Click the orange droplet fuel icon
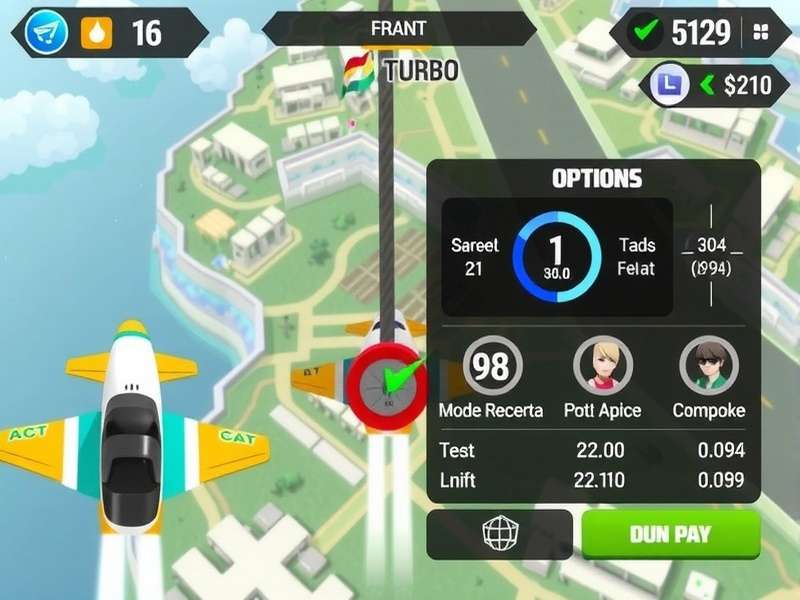 pyautogui.click(x=97, y=33)
